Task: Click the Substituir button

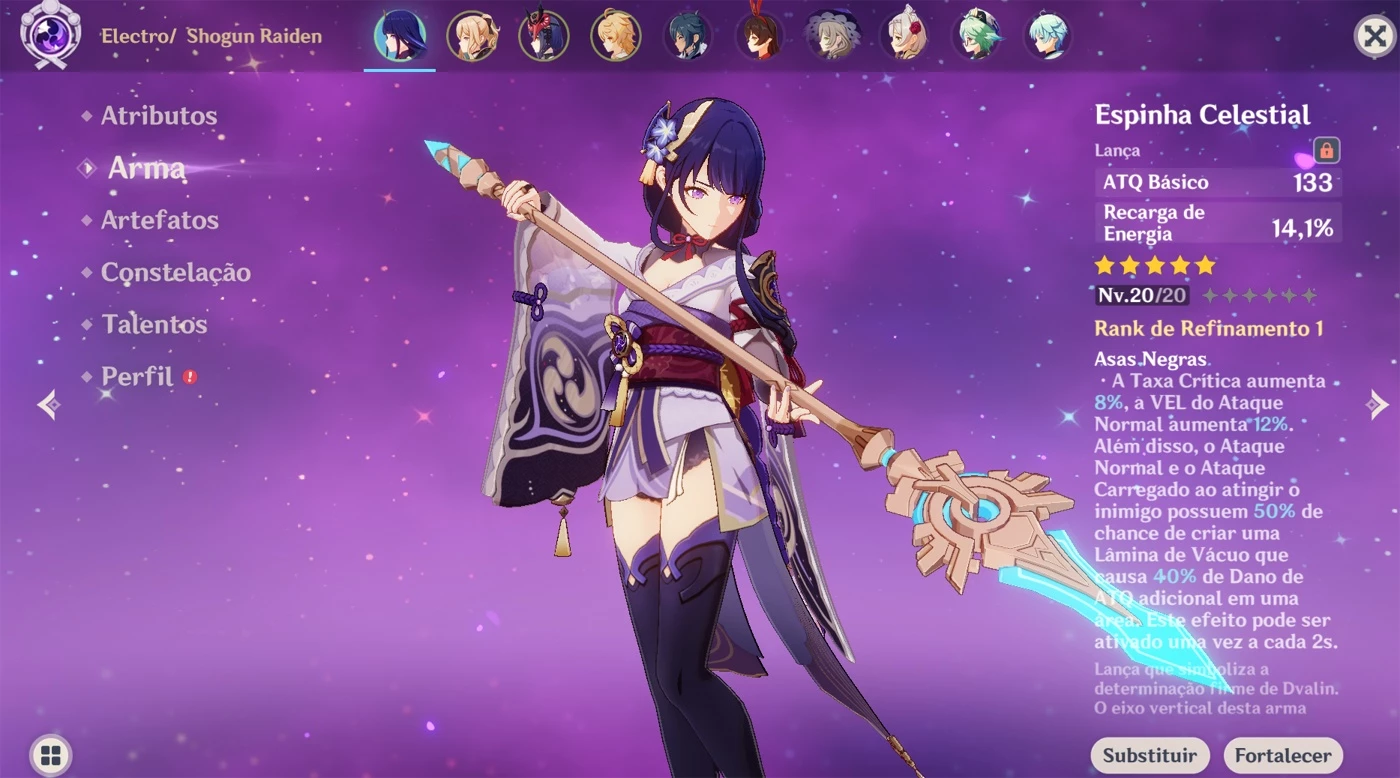Action: (x=1150, y=755)
